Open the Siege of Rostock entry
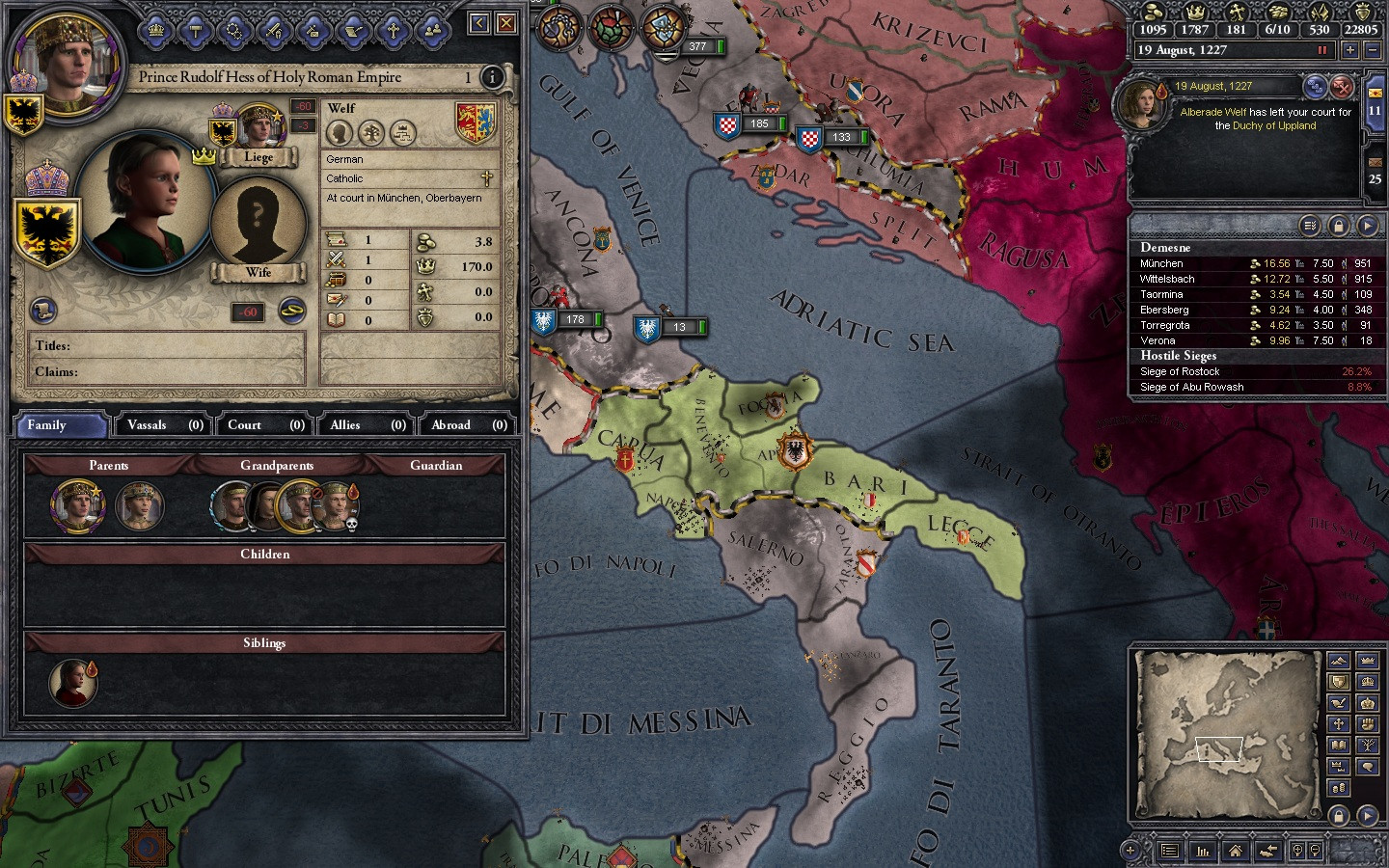Image resolution: width=1389 pixels, height=868 pixels. 1180,371
